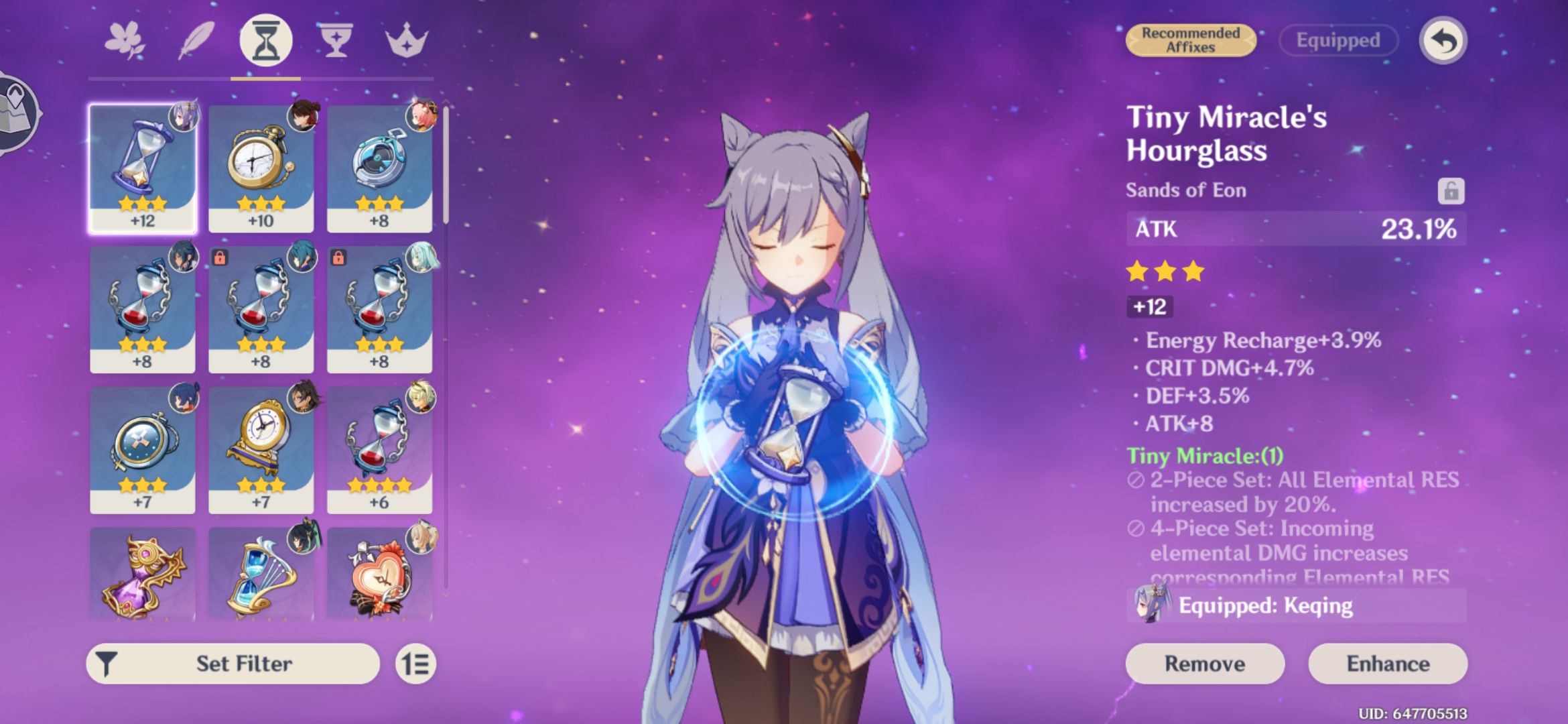Open the Set Filter panel
Screen dimensions: 1568x724
(x=231, y=662)
